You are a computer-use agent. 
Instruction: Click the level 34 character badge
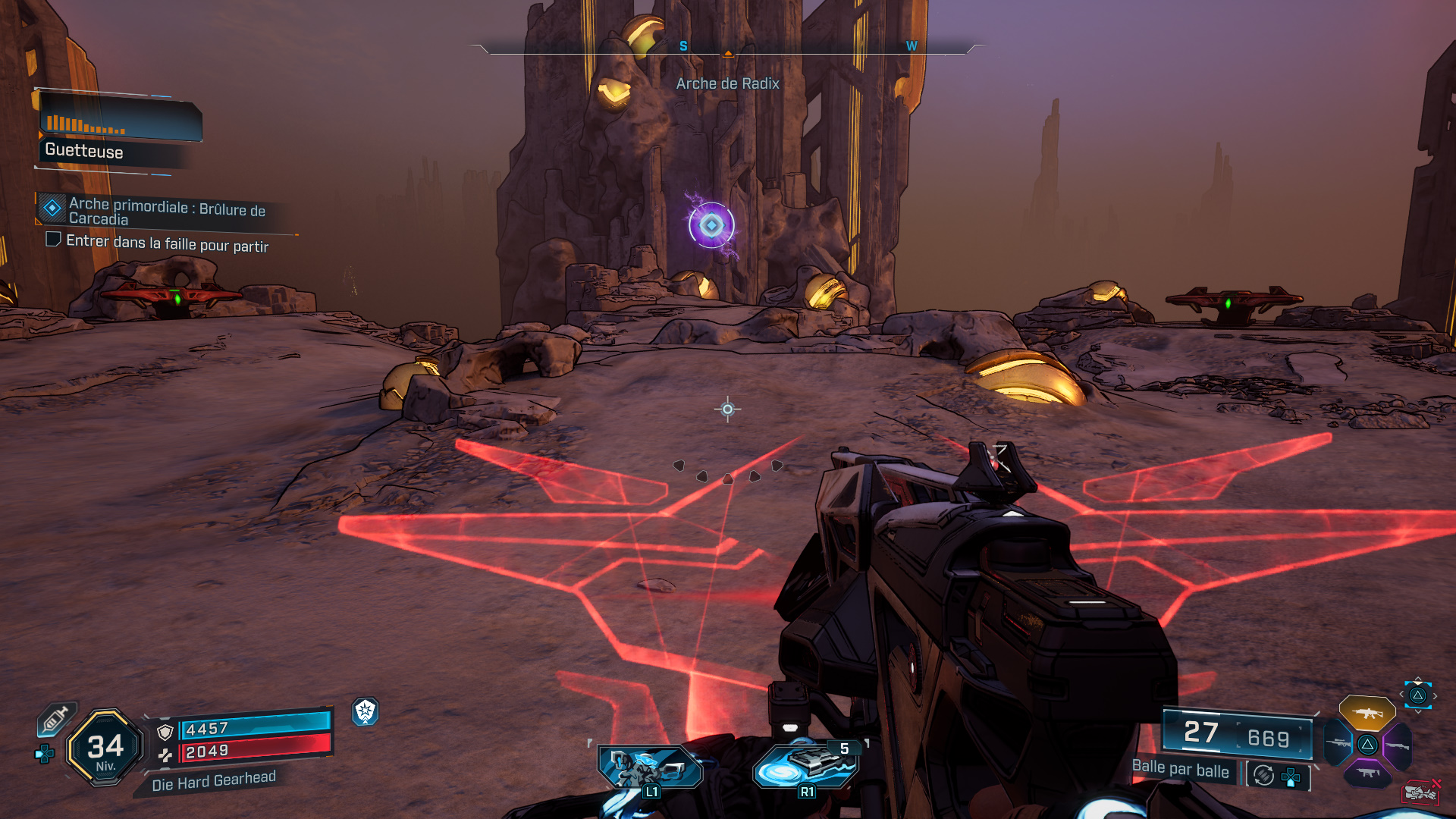[105, 748]
